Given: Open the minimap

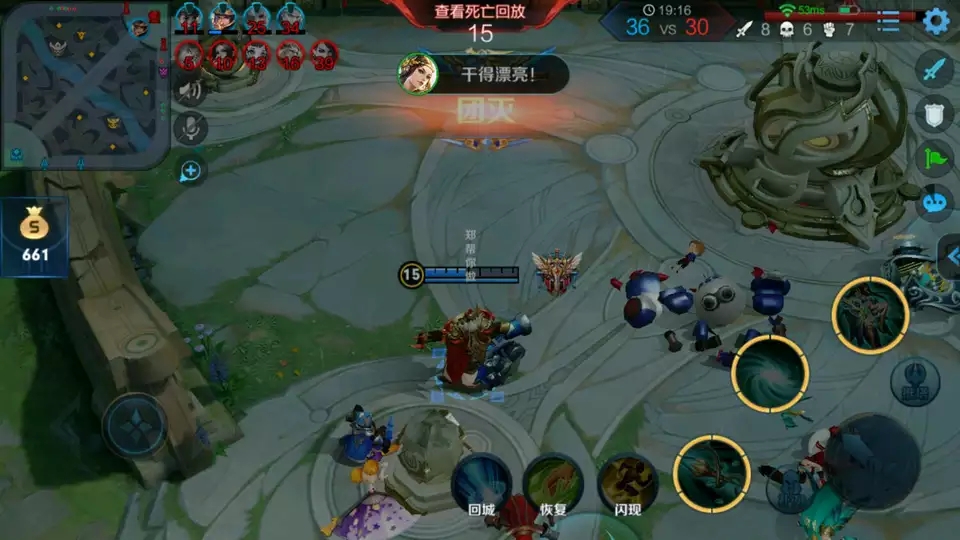Looking at the screenshot, I should pos(84,84).
